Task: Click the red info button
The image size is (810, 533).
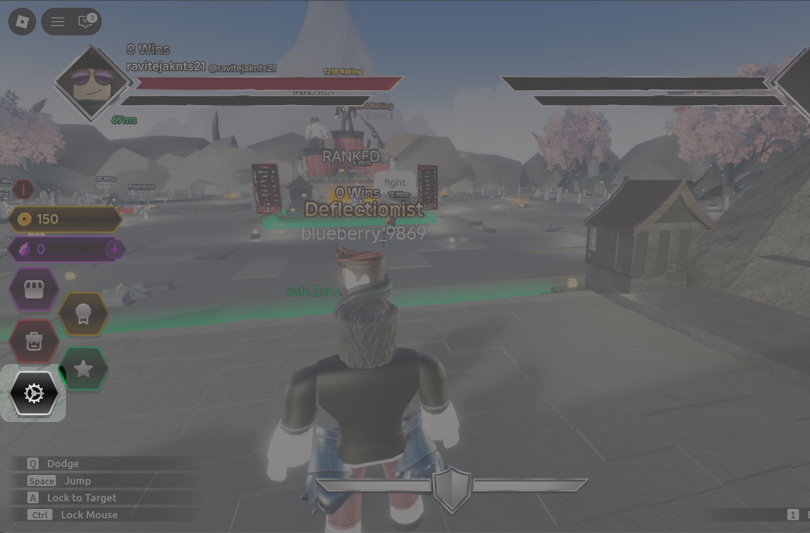Action: click(23, 189)
